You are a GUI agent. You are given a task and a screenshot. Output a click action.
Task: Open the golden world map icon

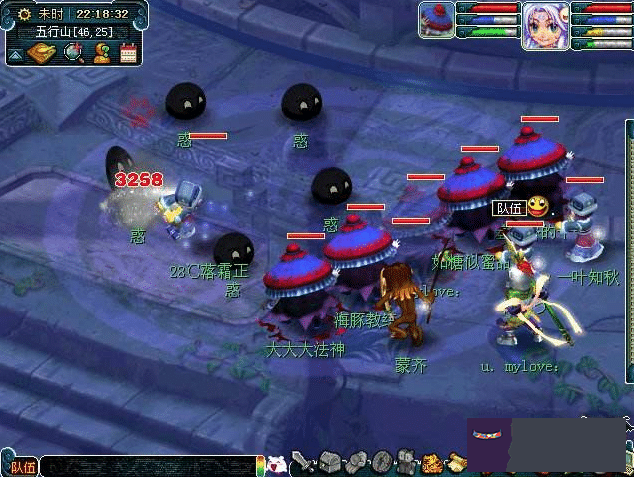click(43, 52)
